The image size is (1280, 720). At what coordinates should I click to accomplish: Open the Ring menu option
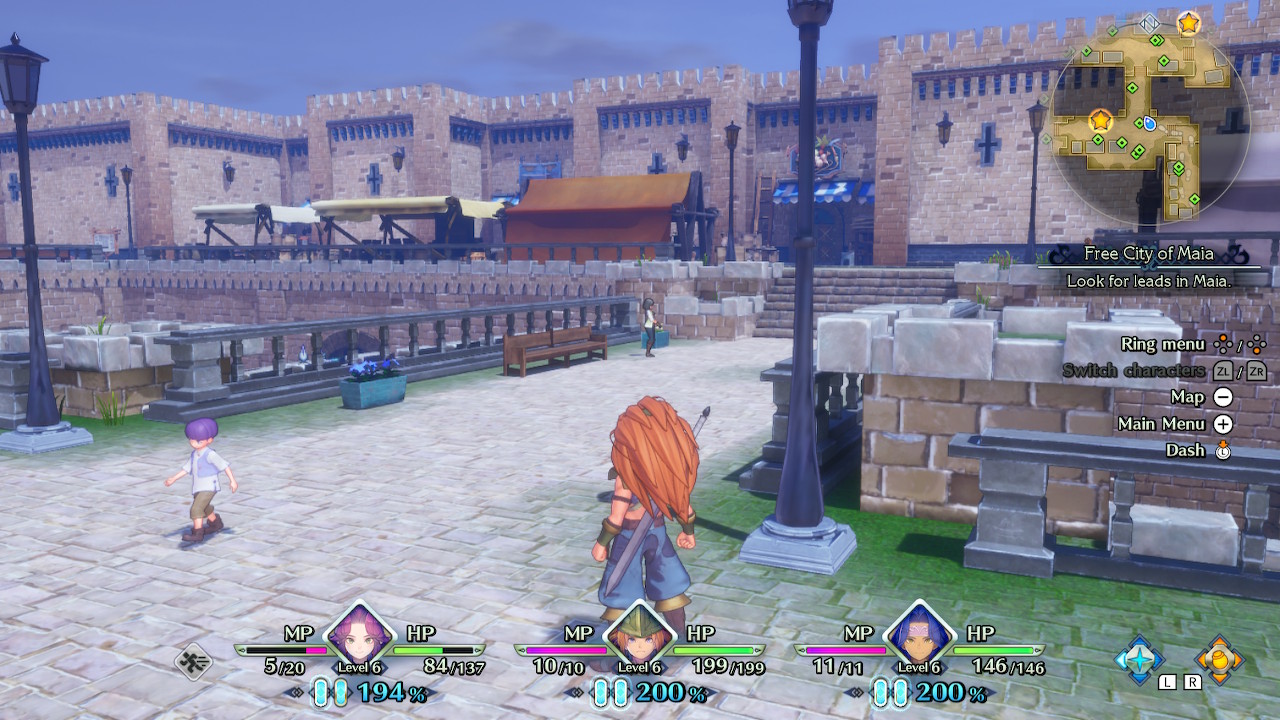pos(1163,344)
